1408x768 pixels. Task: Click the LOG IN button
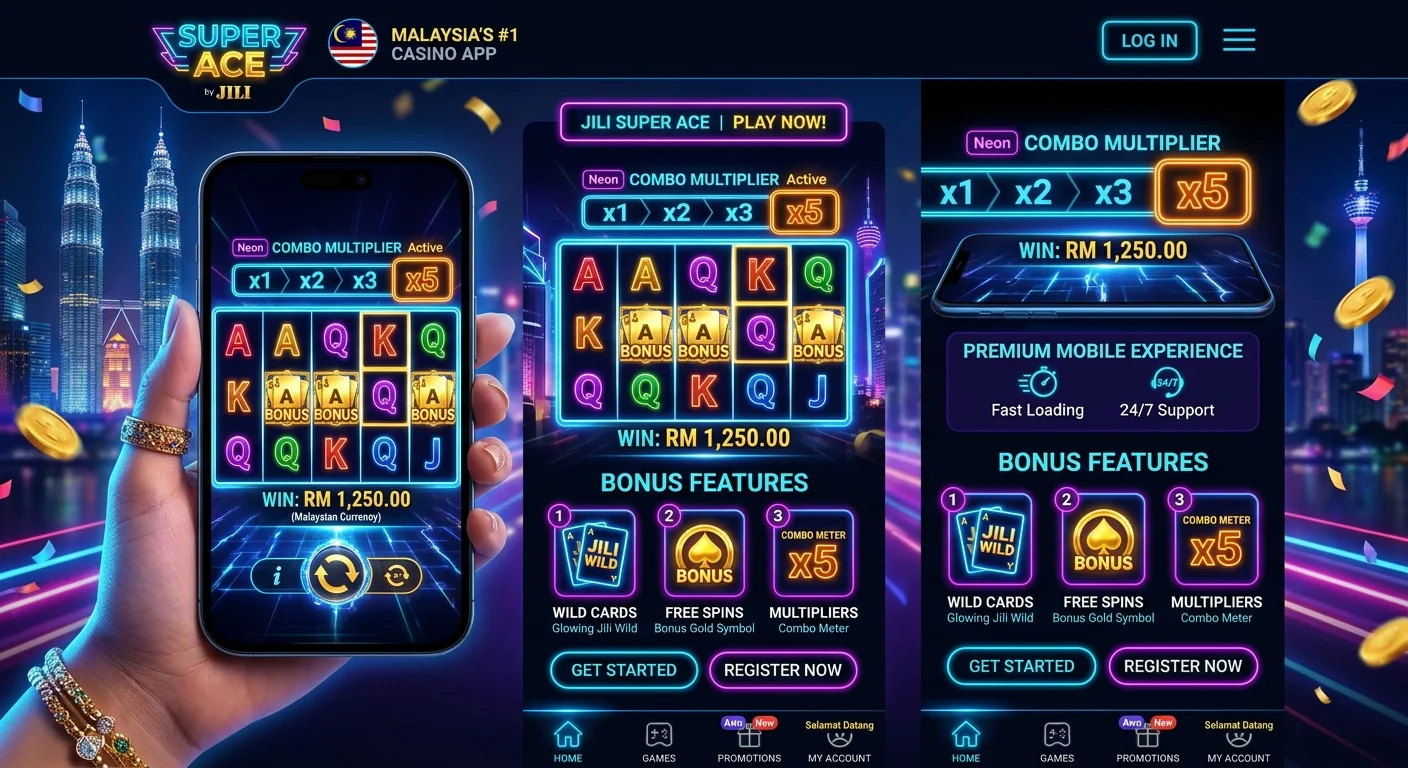pyautogui.click(x=1149, y=41)
